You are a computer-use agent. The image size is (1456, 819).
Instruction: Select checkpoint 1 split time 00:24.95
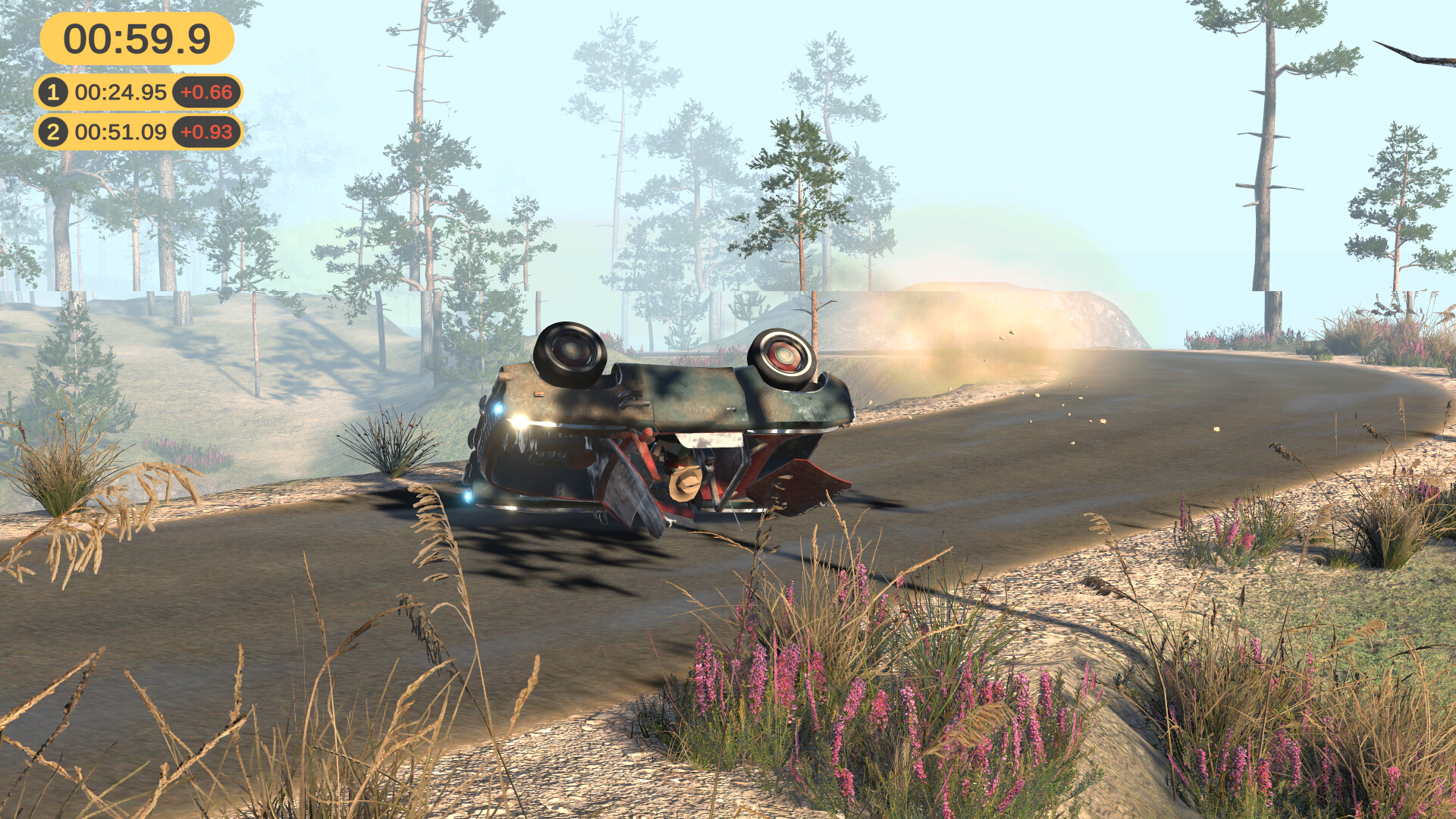(121, 92)
